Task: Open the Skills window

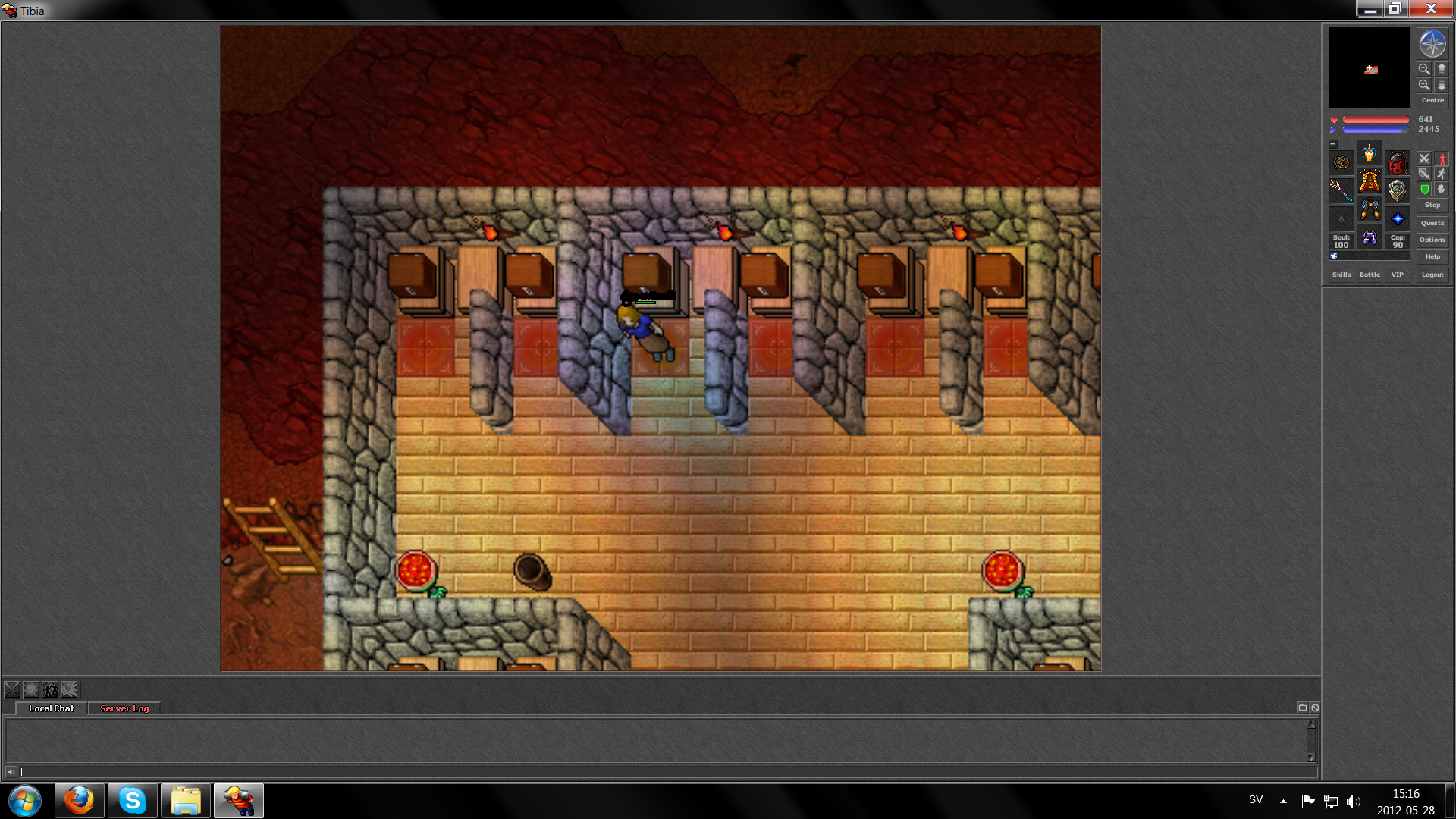Action: pyautogui.click(x=1341, y=275)
